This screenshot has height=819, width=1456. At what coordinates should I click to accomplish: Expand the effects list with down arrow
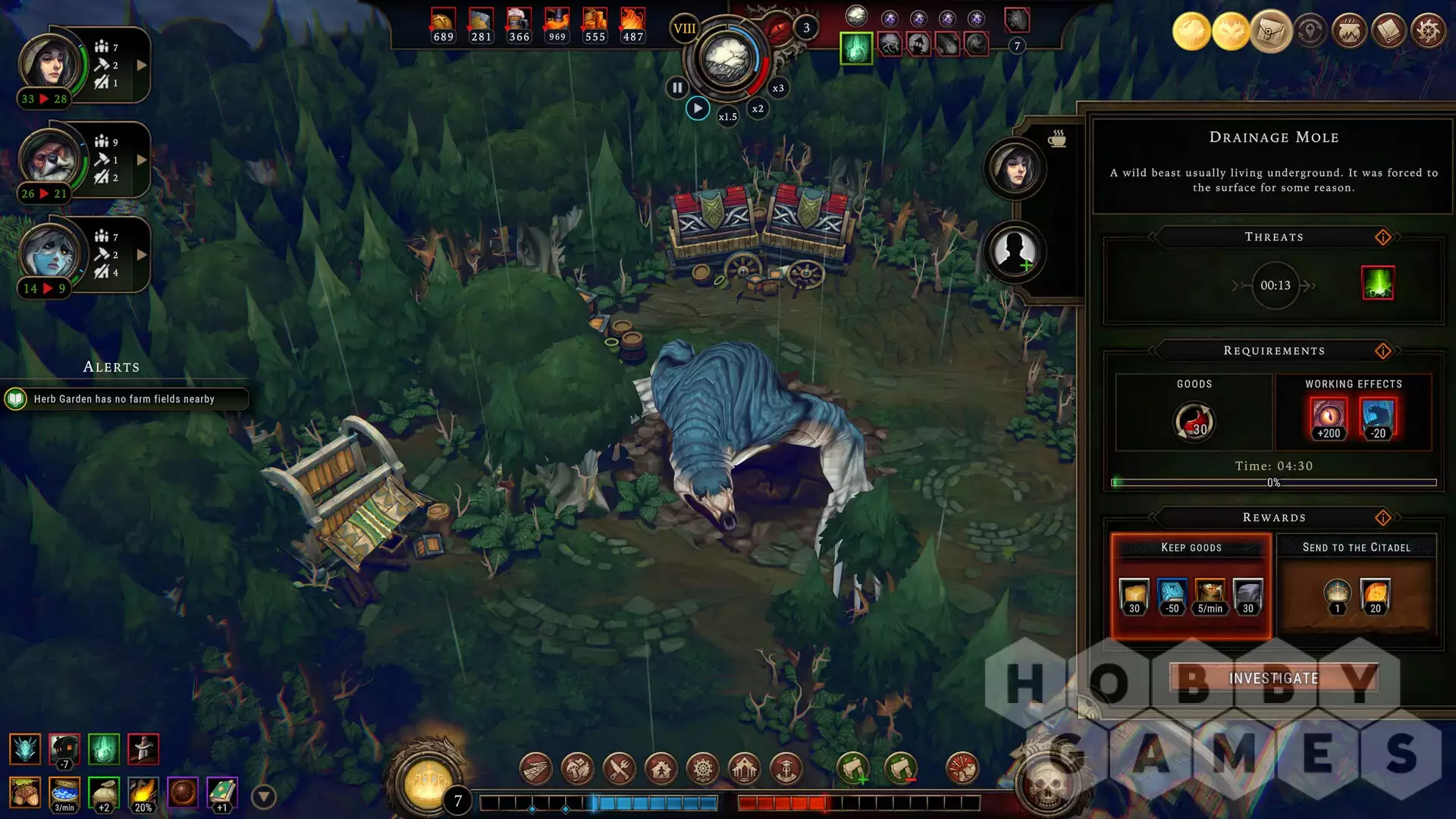263,797
